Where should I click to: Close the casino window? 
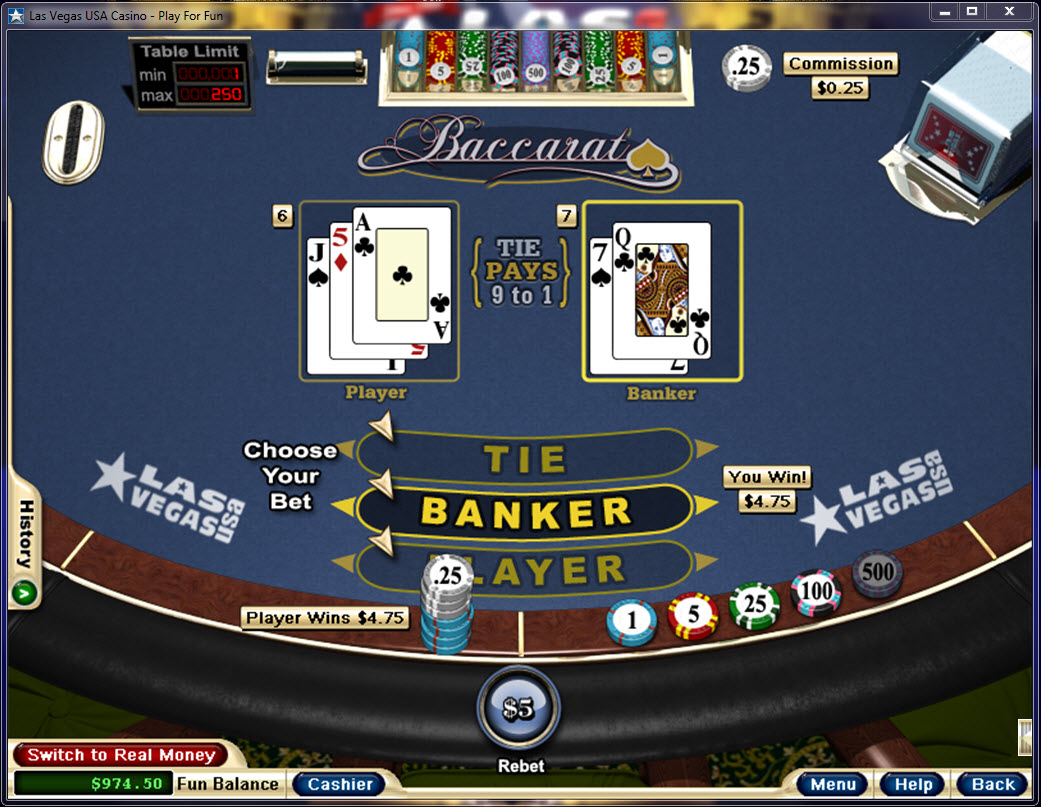click(x=1011, y=11)
